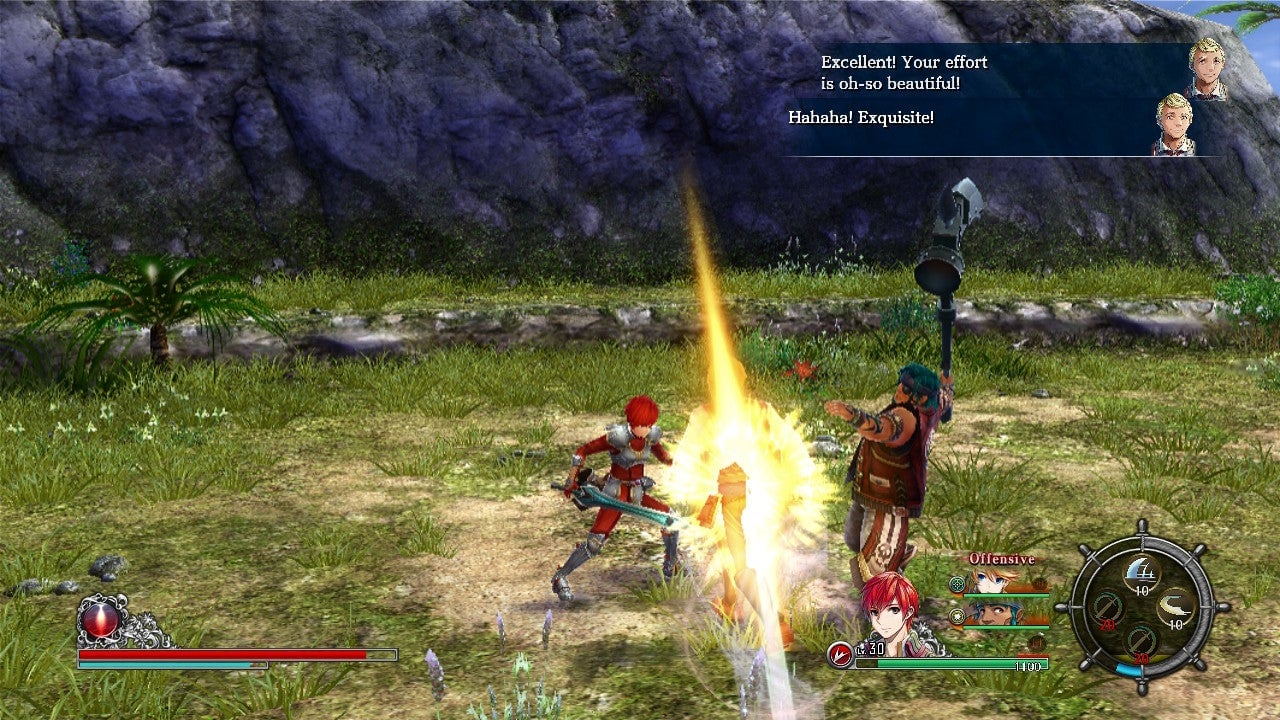Click the 1400 HP counter text
1280x720 pixels.
[1030, 666]
